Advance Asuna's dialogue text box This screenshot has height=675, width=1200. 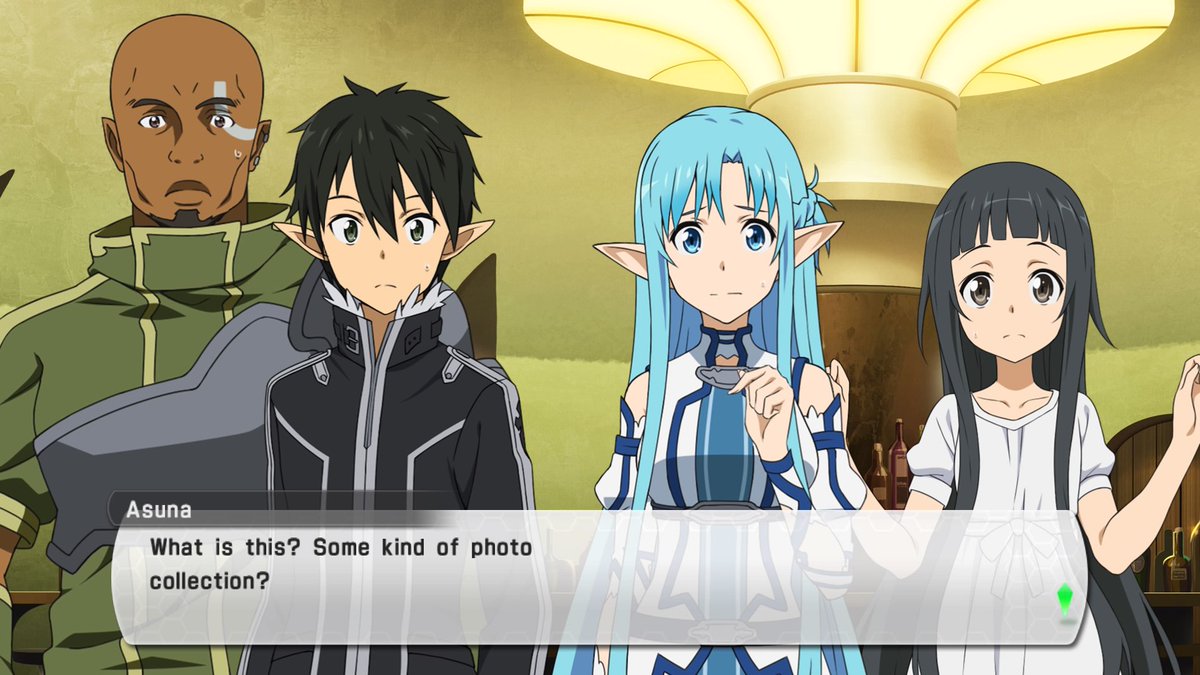(x=600, y=577)
